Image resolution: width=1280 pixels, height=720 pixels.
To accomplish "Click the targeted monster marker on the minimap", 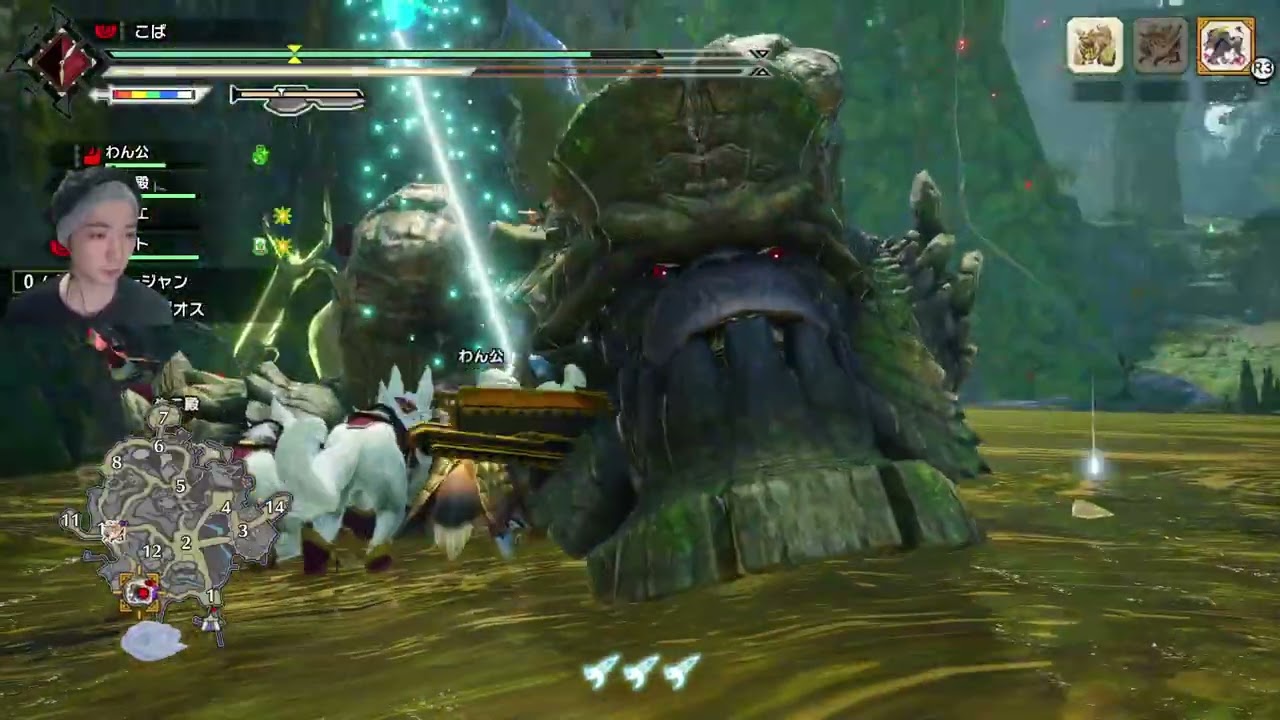I will (141, 591).
